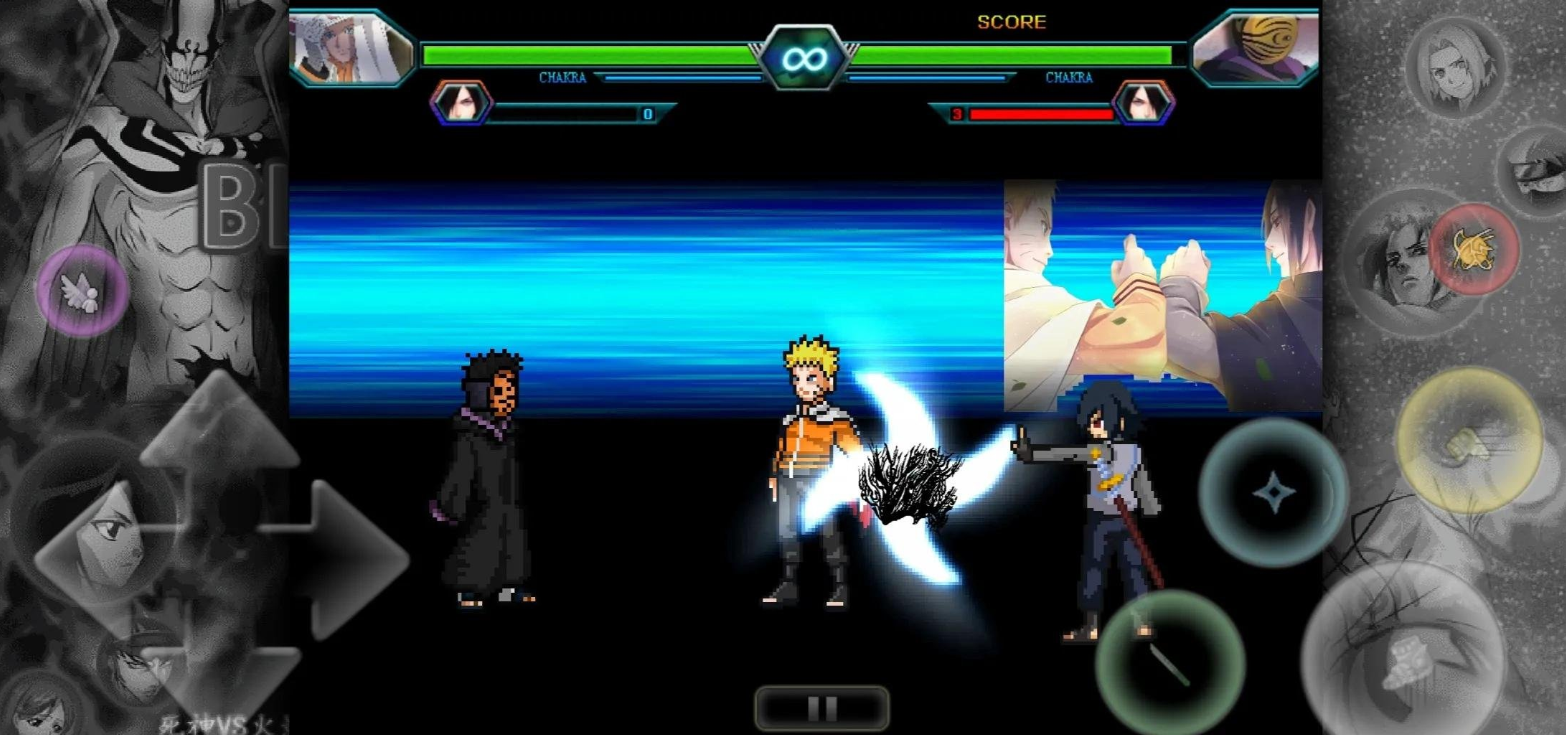This screenshot has width=1566, height=735.
Task: Tap the left arrow on the D-pad
Action: (x=95, y=558)
